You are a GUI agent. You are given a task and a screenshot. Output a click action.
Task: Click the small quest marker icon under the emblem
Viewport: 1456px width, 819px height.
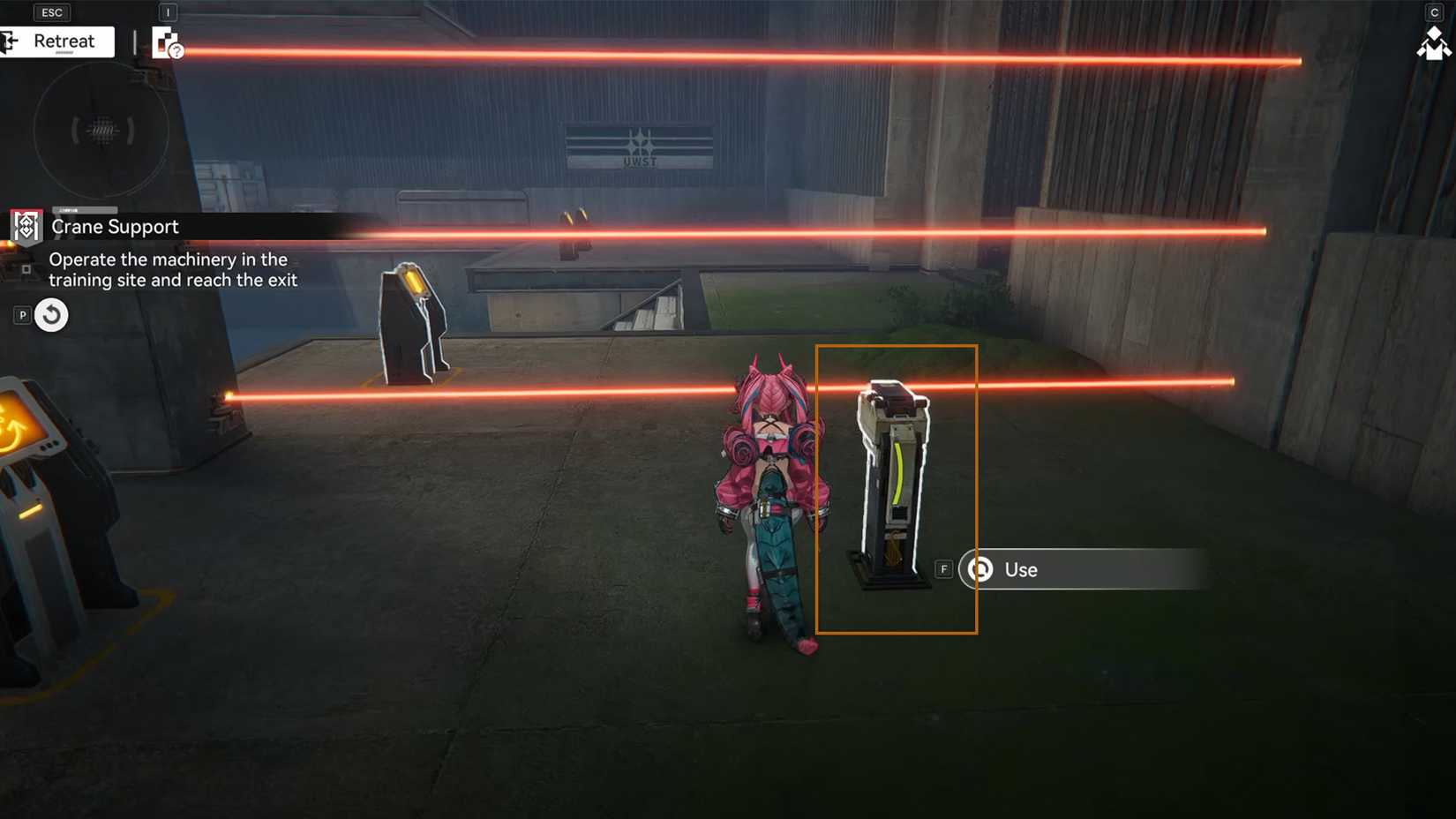point(26,269)
